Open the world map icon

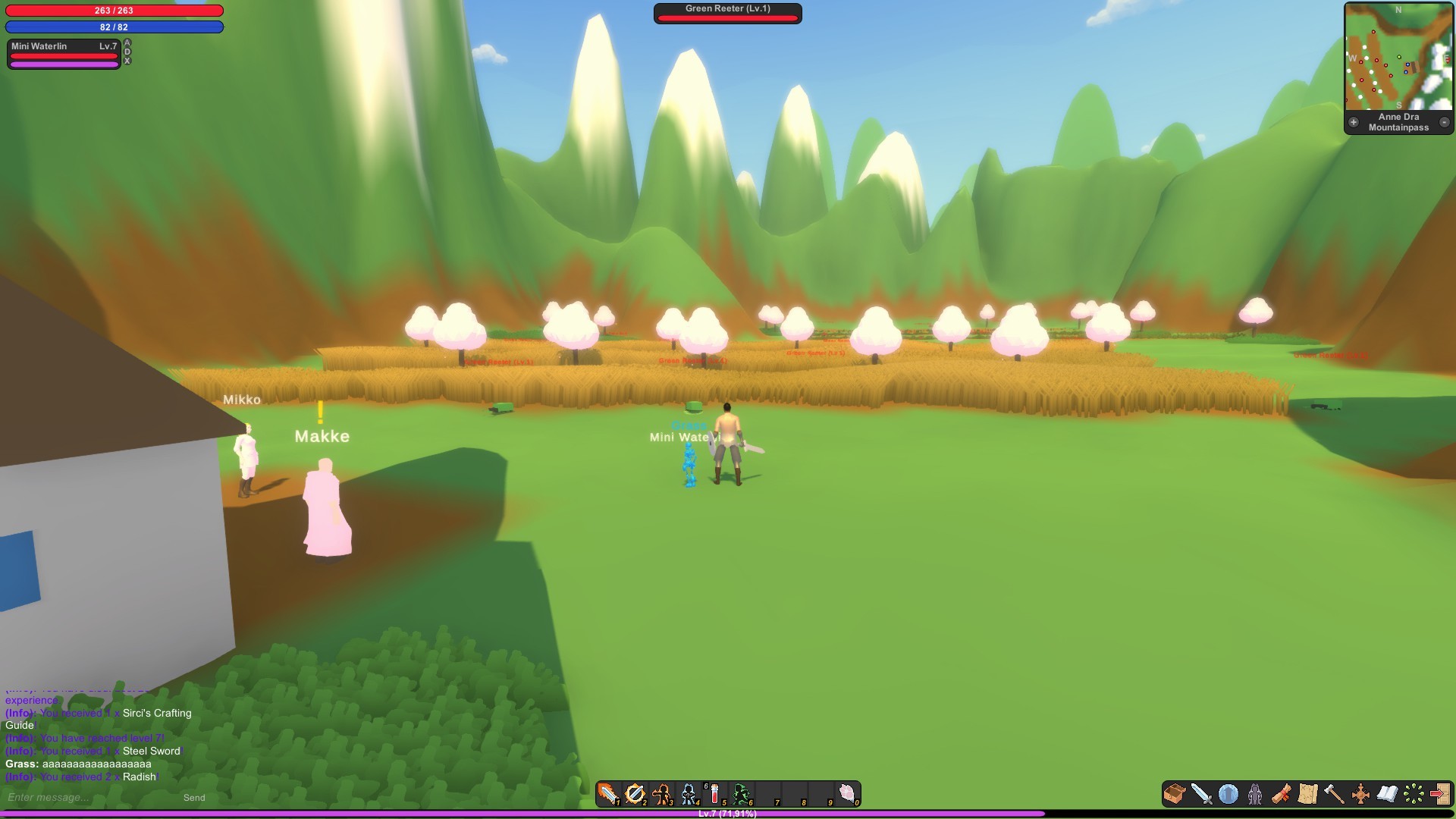[1307, 795]
